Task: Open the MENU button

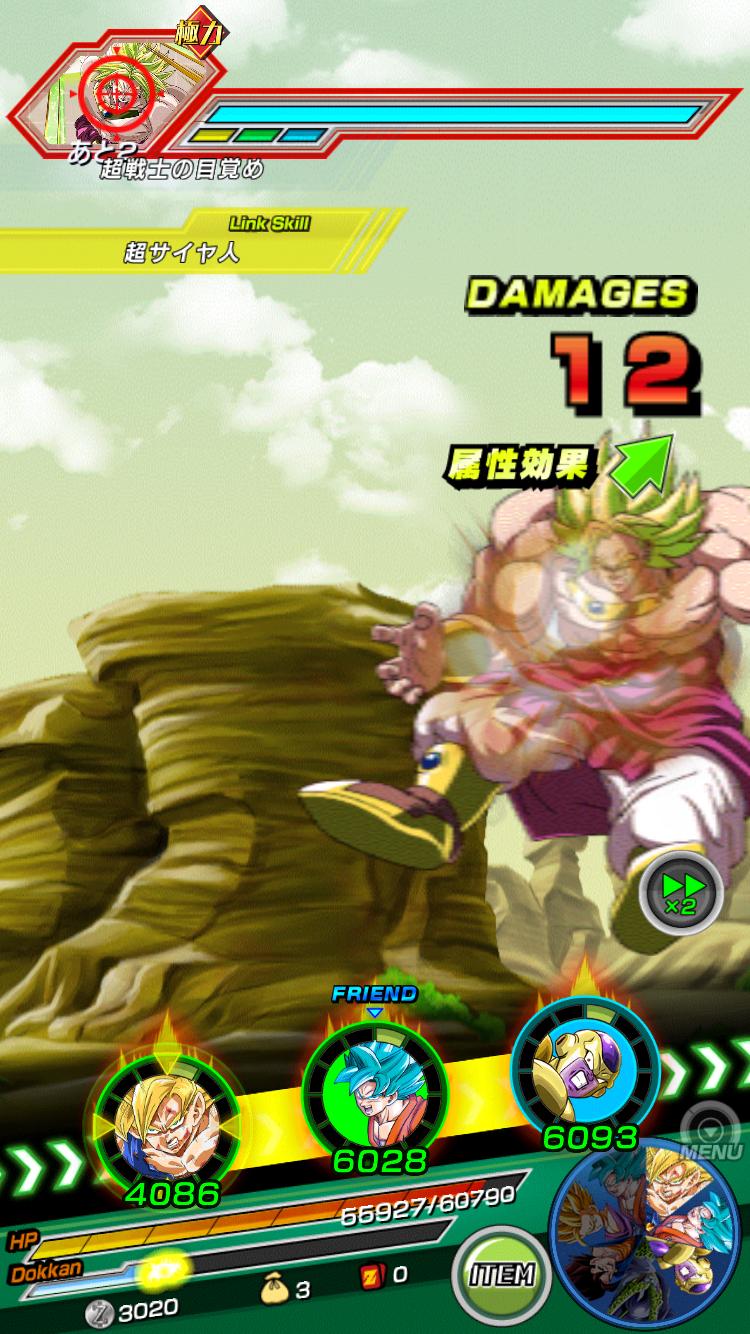Action: 709,1134
